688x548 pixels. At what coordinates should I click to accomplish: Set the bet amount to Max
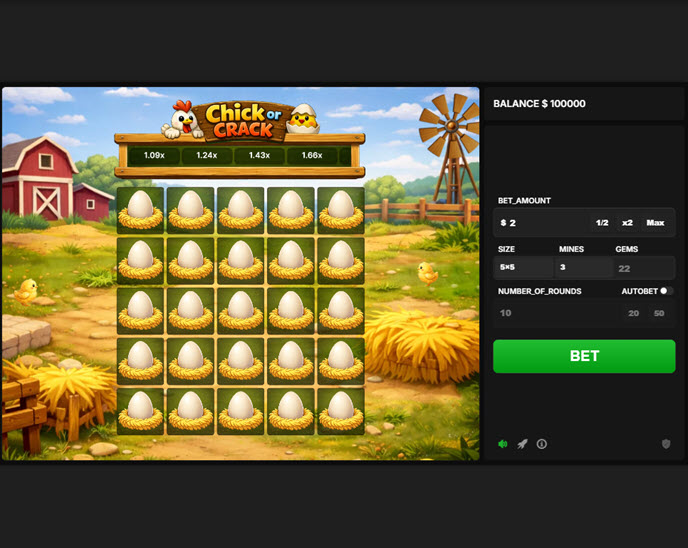click(655, 223)
